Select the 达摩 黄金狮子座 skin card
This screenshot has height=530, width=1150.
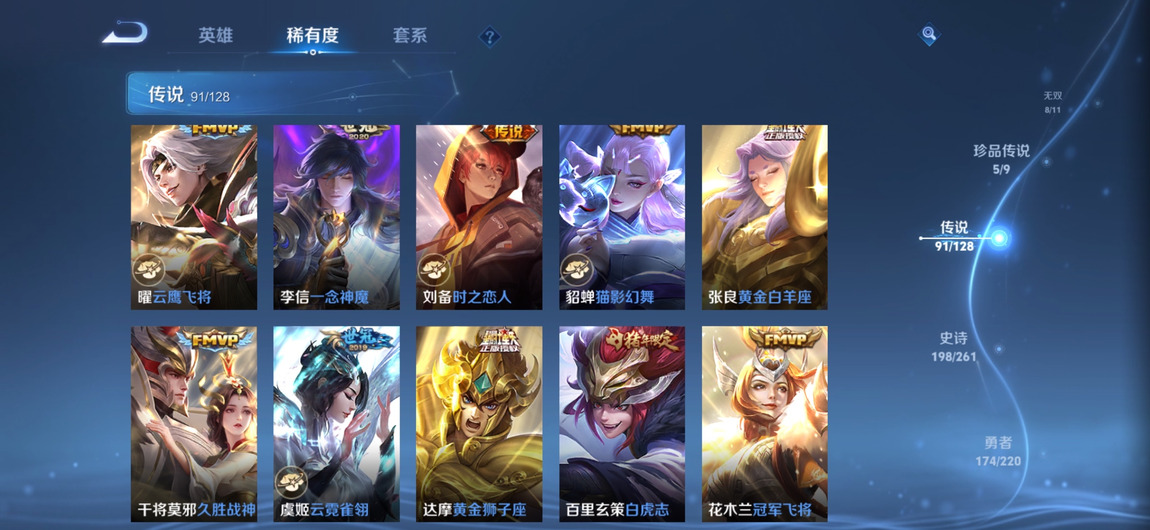(479, 423)
